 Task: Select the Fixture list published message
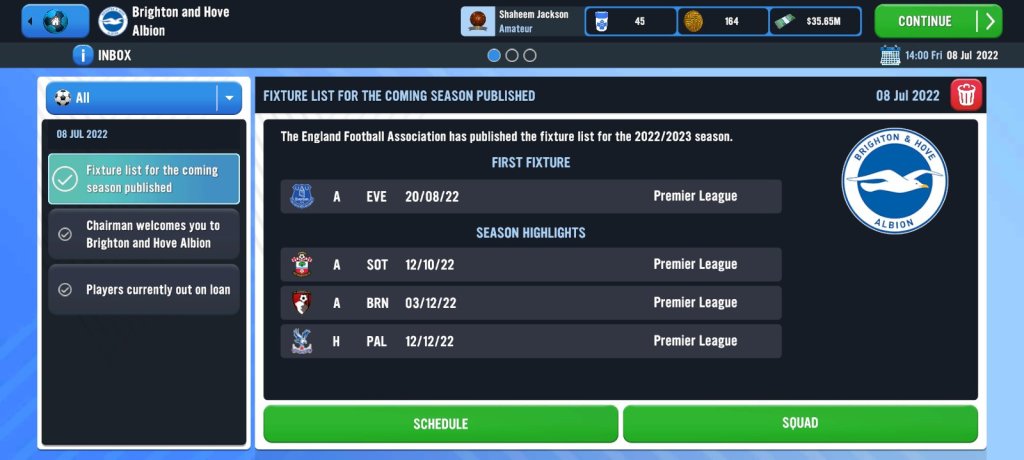[x=144, y=179]
